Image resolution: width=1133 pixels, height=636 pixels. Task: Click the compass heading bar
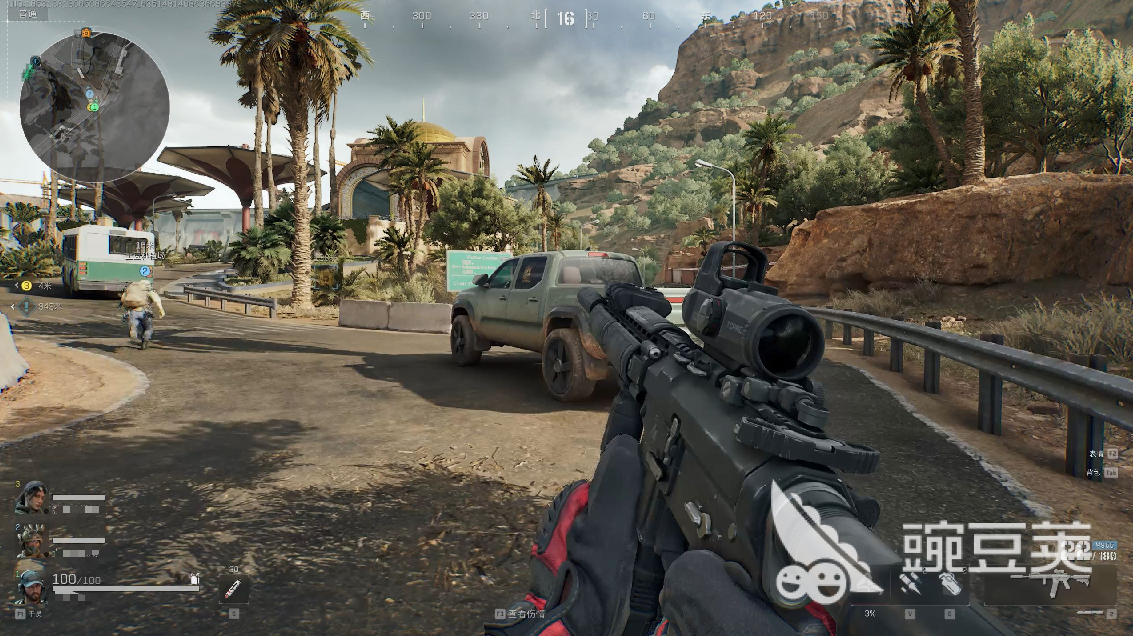566,17
